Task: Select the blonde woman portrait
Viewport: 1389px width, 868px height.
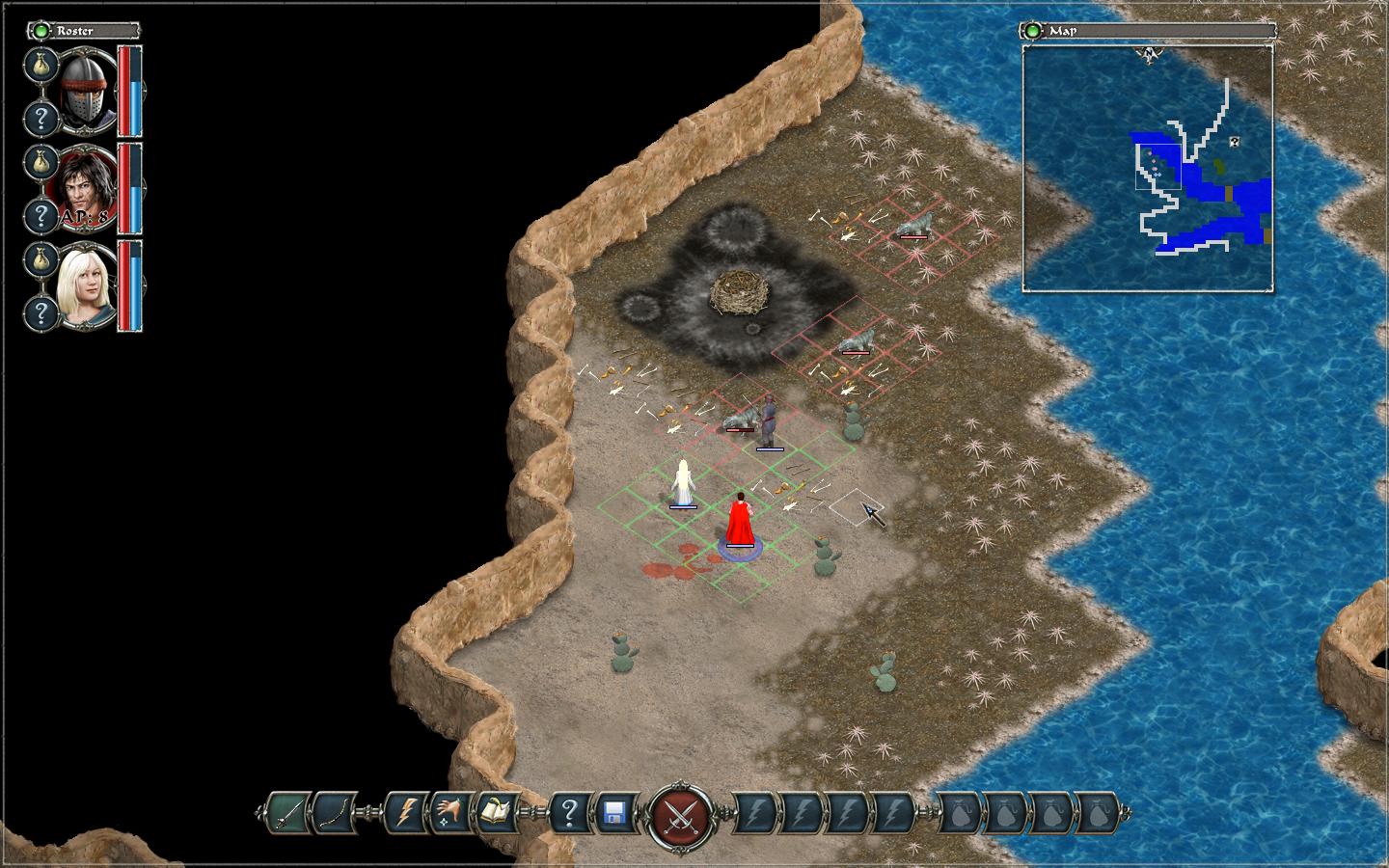Action: click(89, 285)
